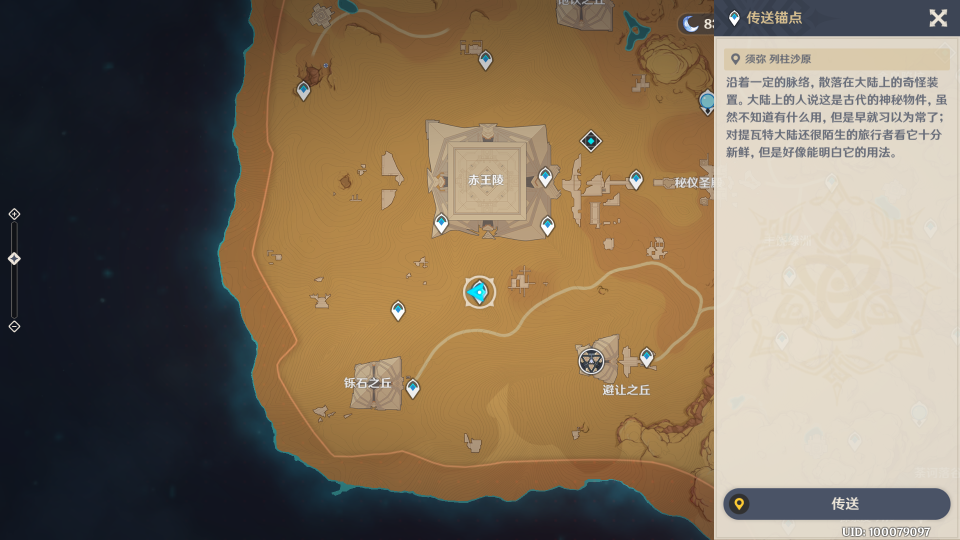Choose the waypoint above the 避让之丘 label
The height and width of the screenshot is (540, 960).
point(646,356)
